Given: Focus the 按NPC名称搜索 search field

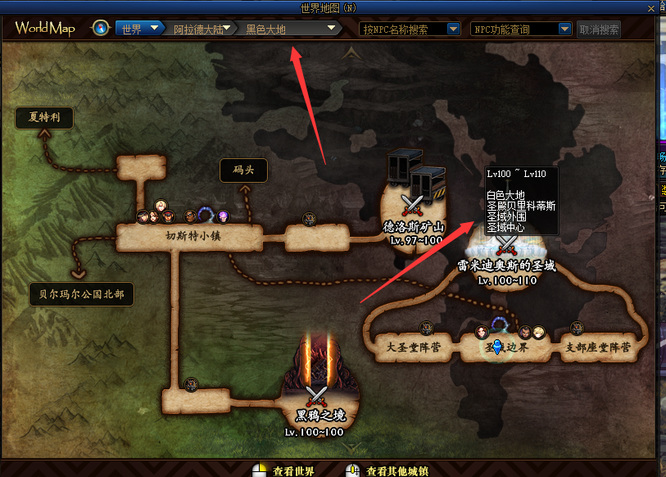Looking at the screenshot, I should pos(410,29).
